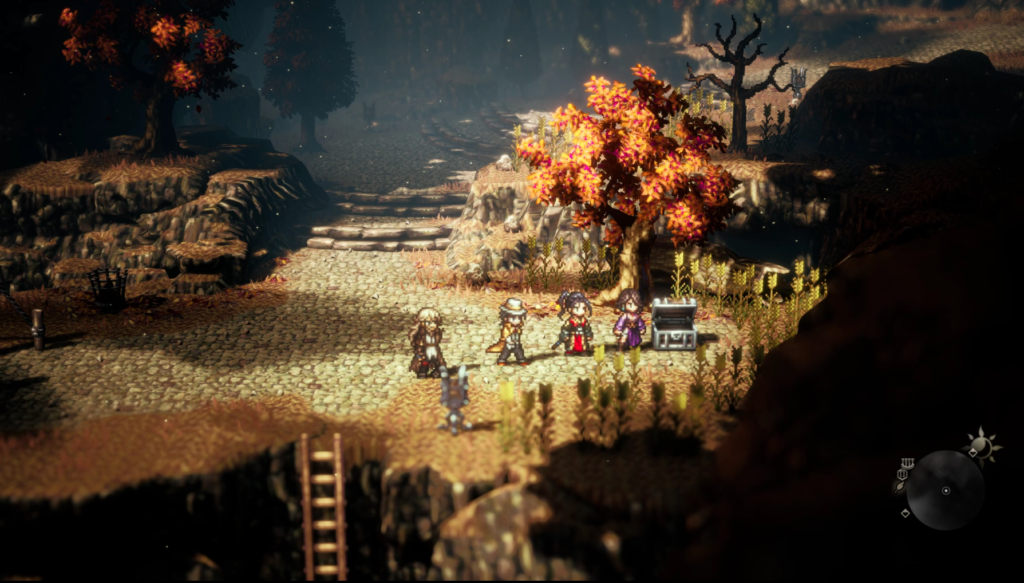Select the leaf marker beside the minimap
Viewport: 1024px width, 583px height.
tap(899, 487)
